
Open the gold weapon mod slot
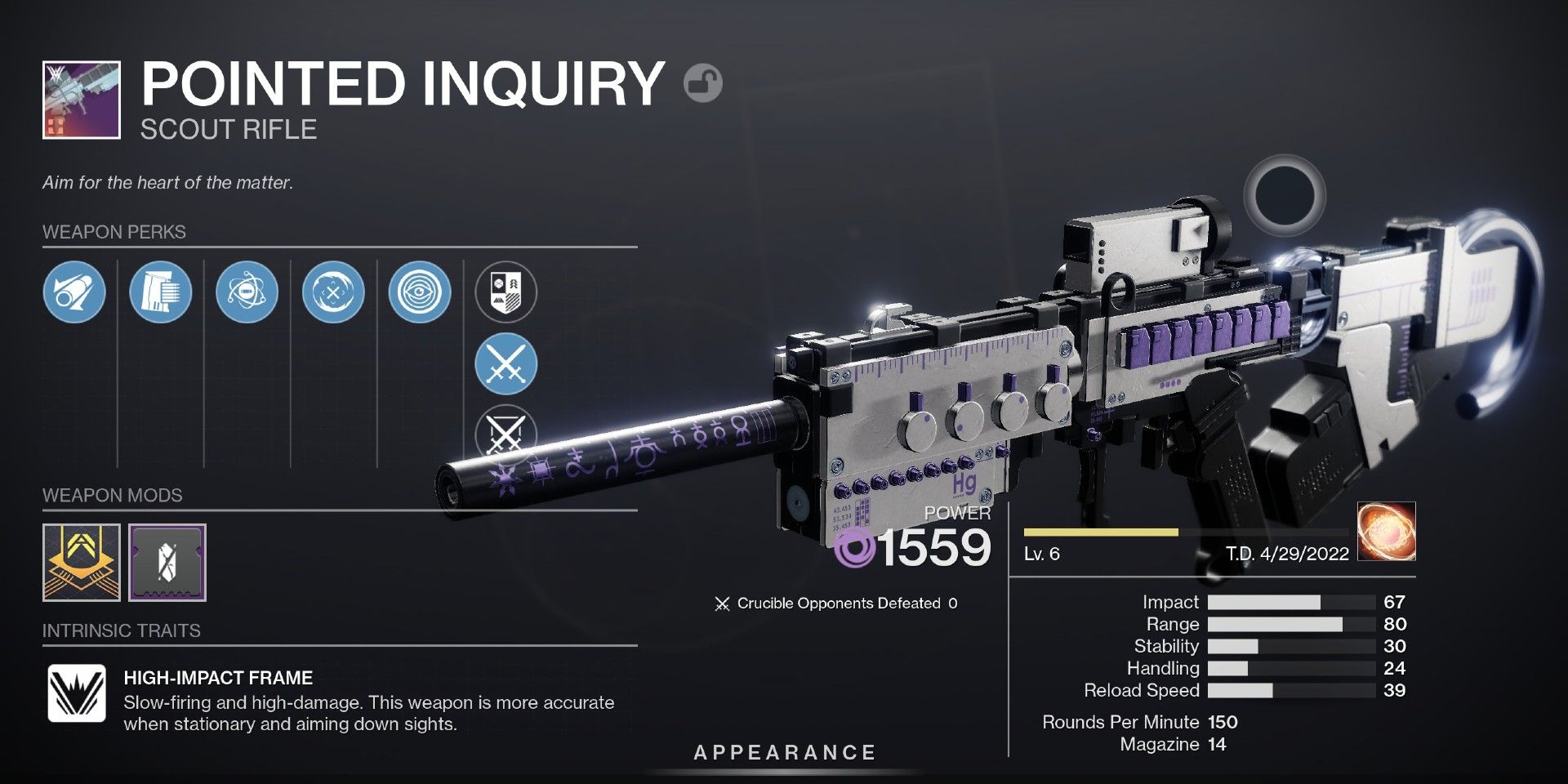pos(80,562)
